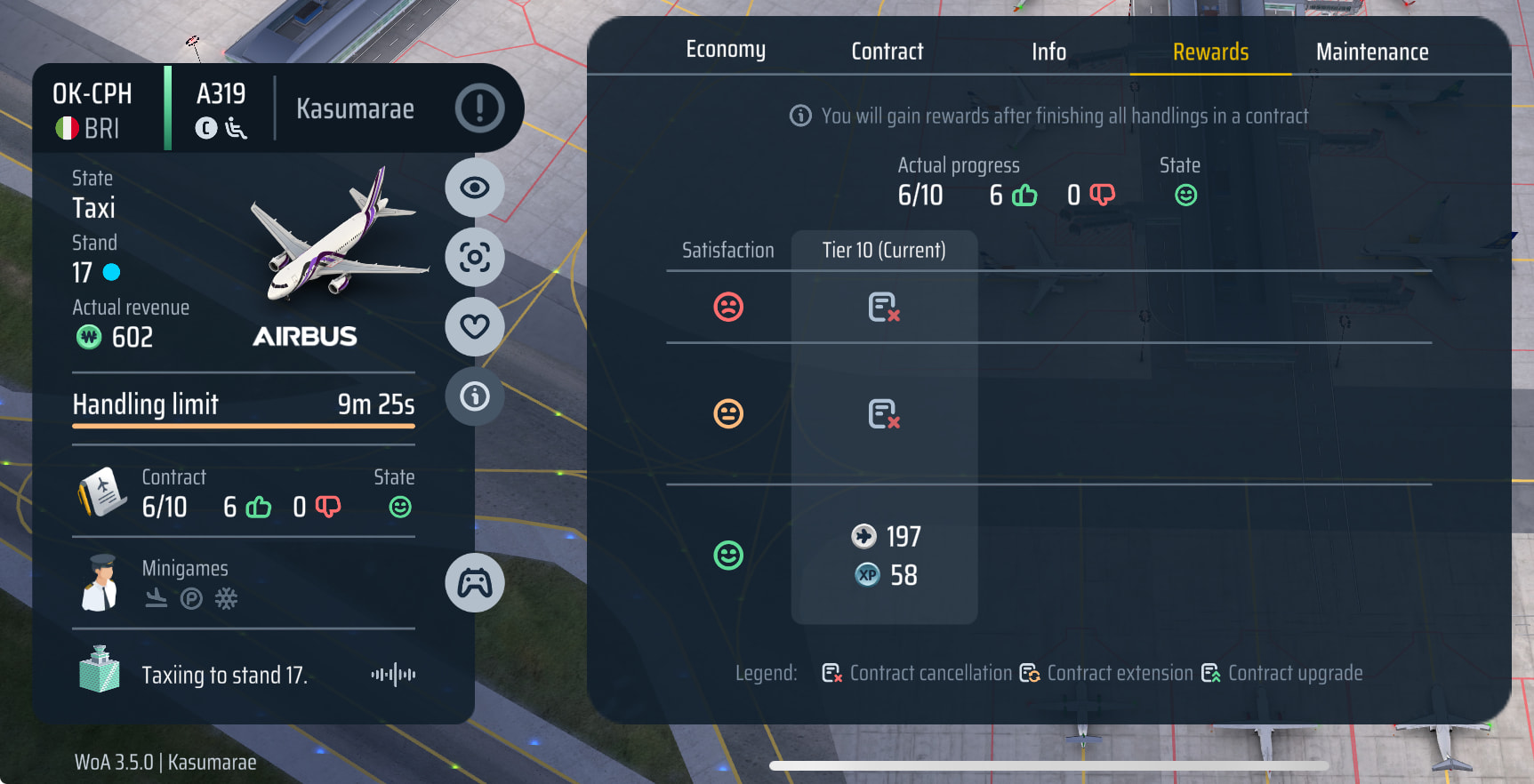Show the Info tab

click(1048, 52)
